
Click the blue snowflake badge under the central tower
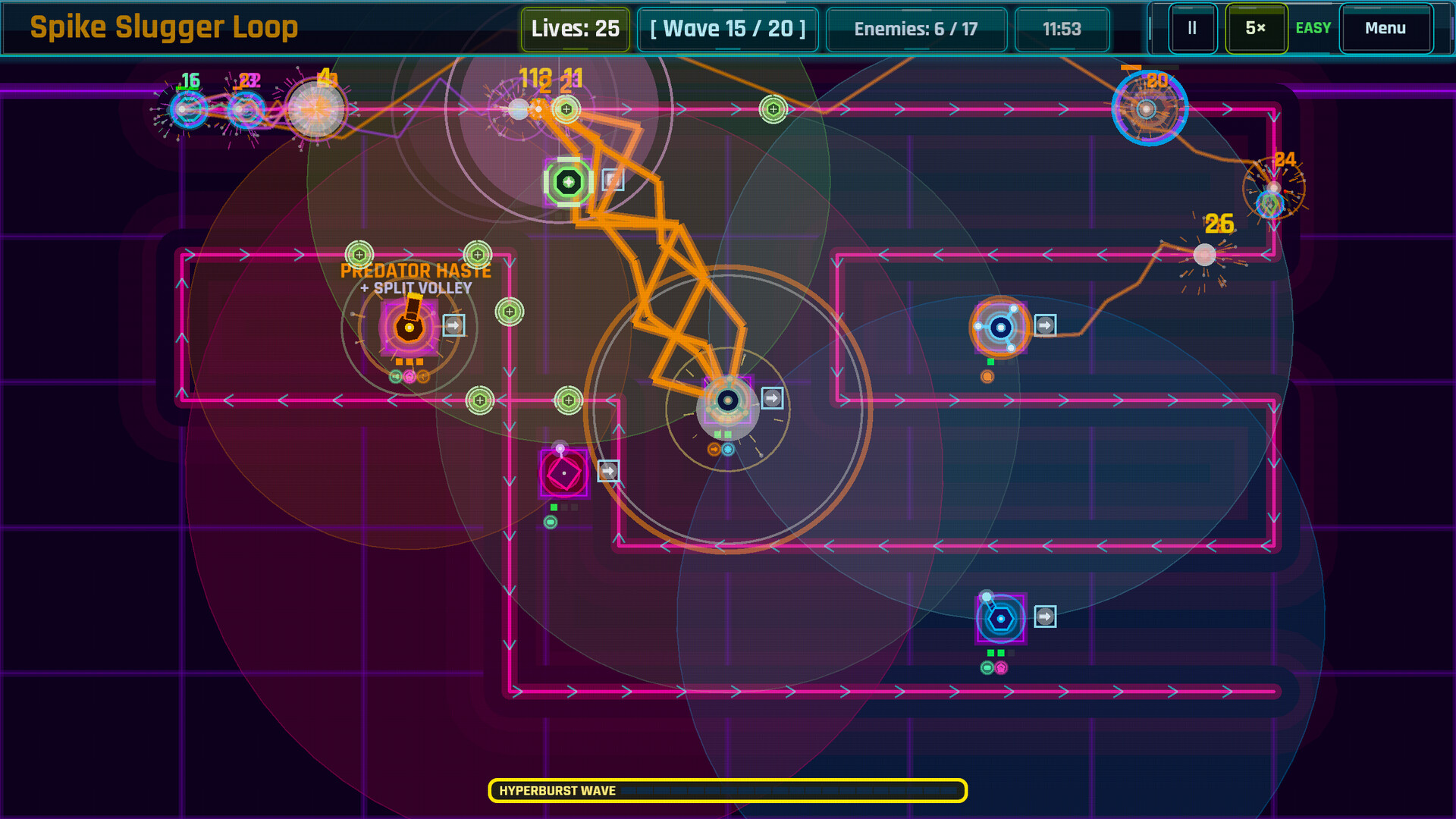coord(728,448)
